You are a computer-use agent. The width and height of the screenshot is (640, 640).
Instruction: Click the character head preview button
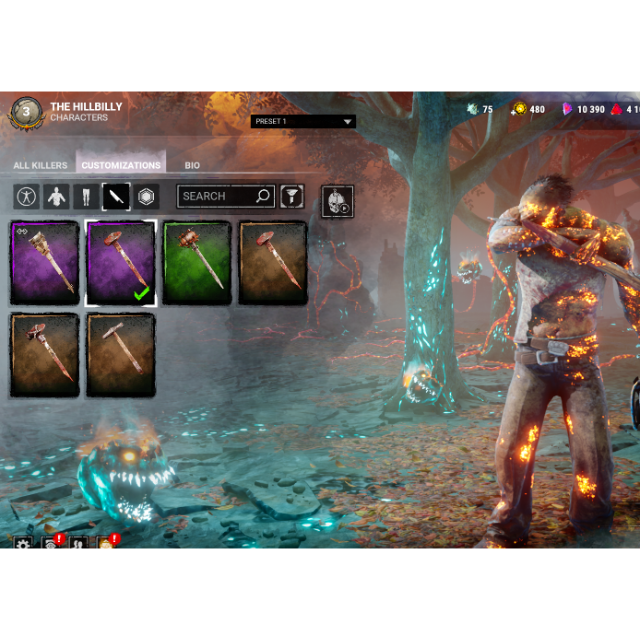click(x=337, y=201)
